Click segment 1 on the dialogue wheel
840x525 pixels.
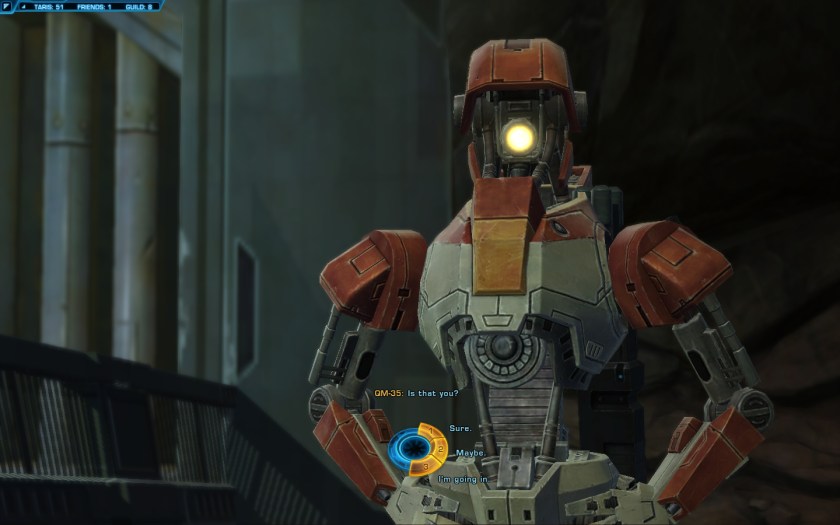point(431,431)
